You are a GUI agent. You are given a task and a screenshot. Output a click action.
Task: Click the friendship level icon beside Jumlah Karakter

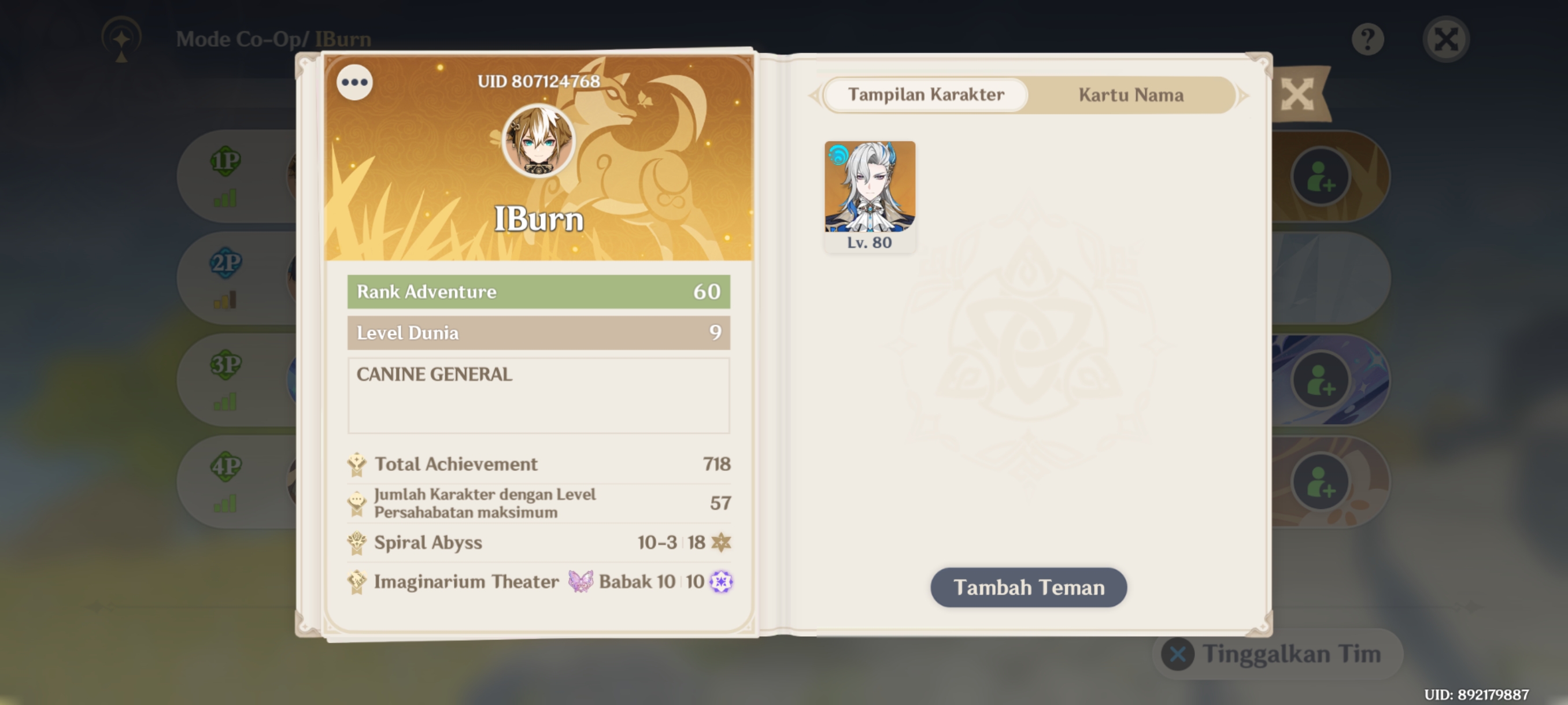(x=357, y=502)
